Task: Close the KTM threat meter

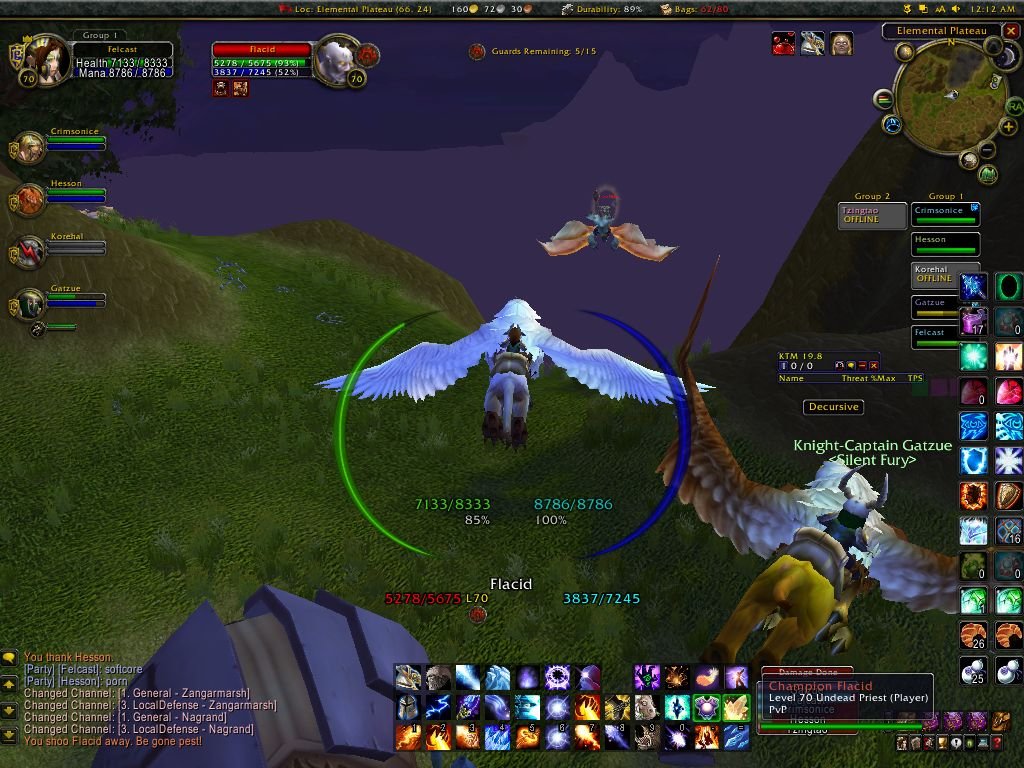Action: 873,366
